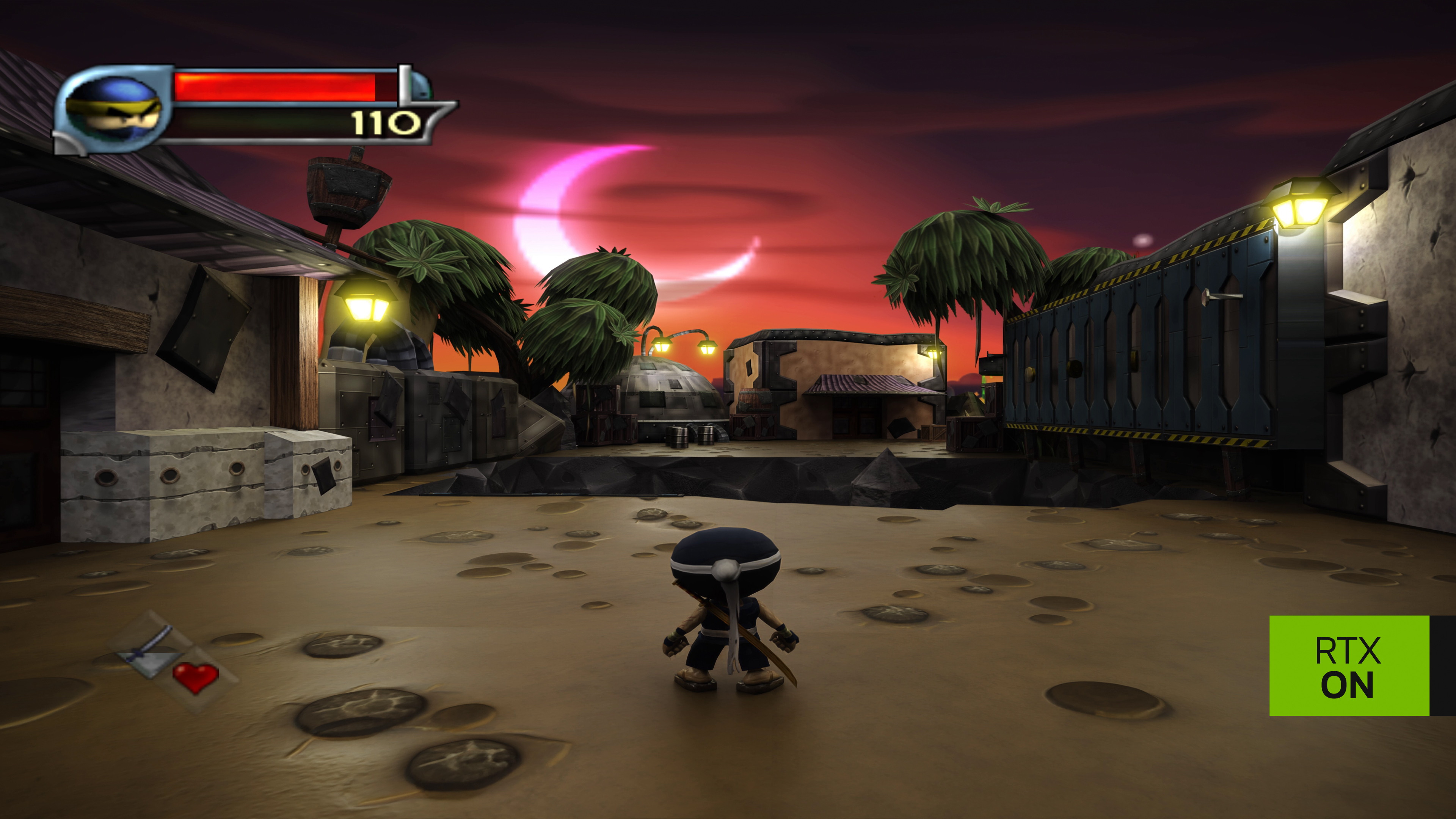The image size is (1456, 819).
Task: Click the green RTX ON badge
Action: click(1349, 665)
